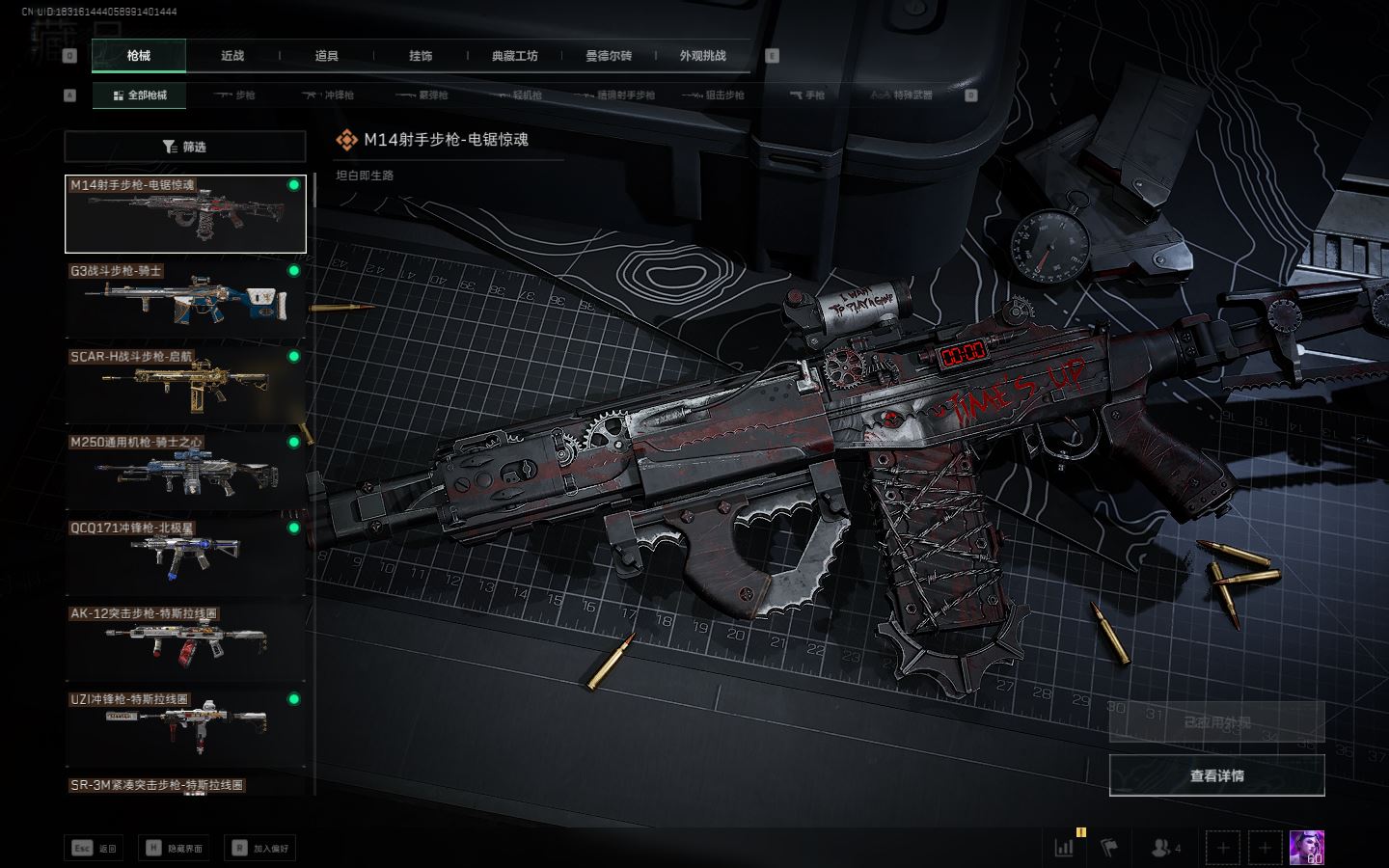Click the 查看详情 view details button
This screenshot has height=868, width=1389.
tap(1216, 775)
